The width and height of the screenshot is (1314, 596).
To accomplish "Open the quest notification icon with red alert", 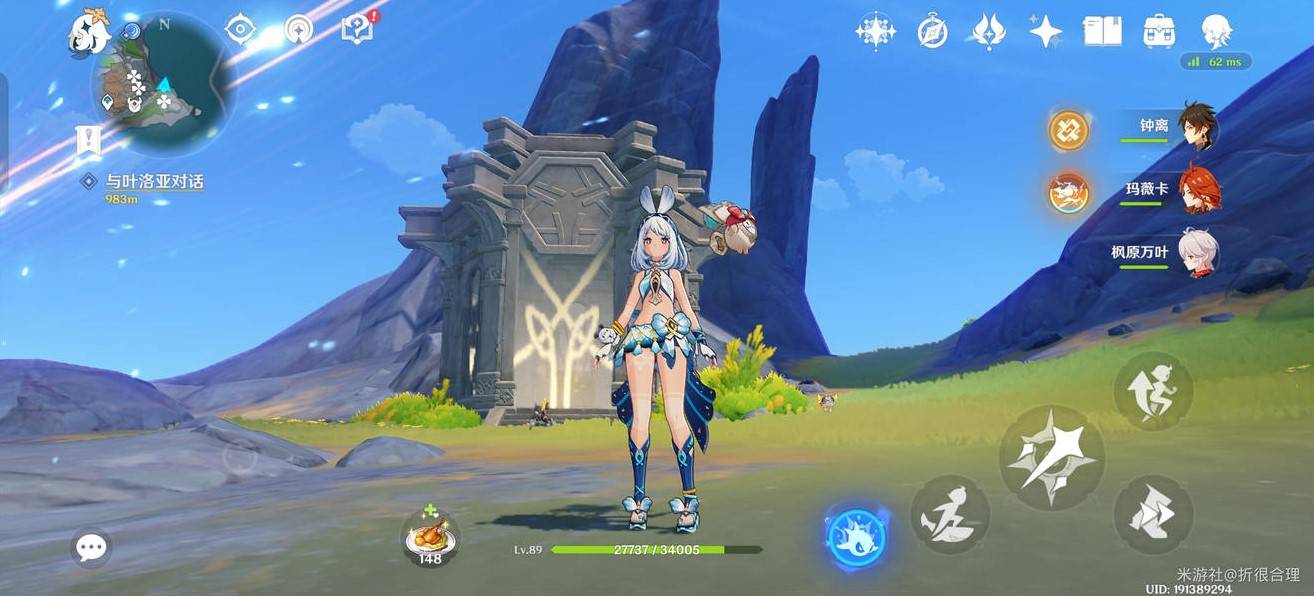I will point(357,29).
